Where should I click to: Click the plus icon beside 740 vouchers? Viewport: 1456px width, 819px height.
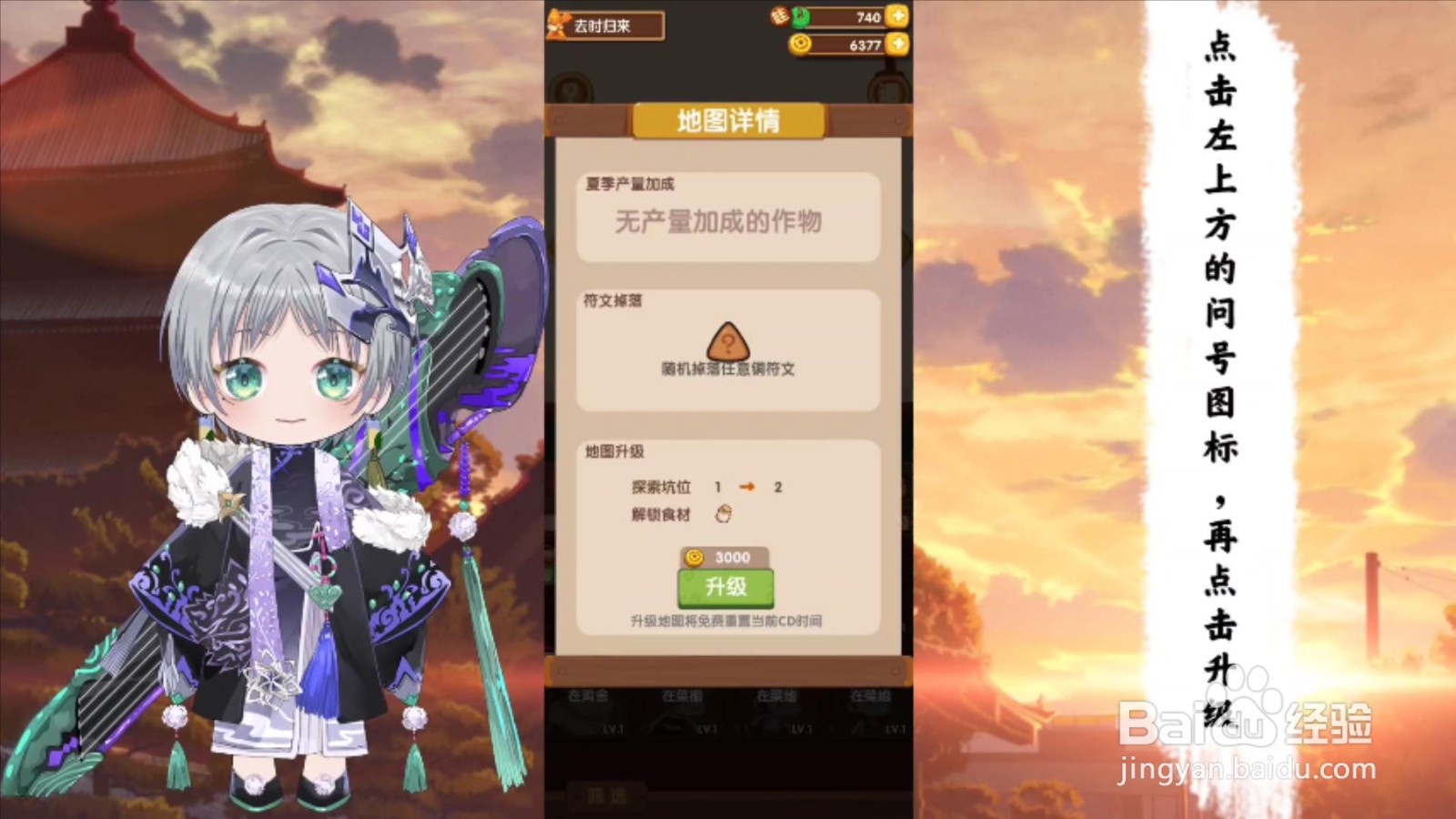point(897,16)
